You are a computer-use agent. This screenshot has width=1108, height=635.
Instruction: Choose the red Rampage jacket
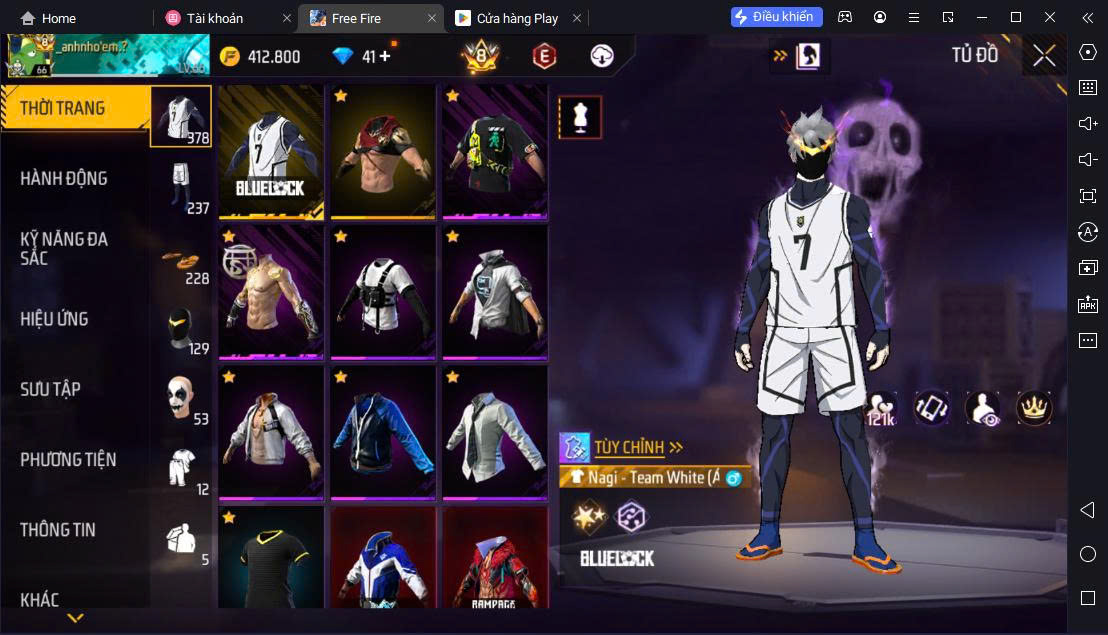coord(495,558)
